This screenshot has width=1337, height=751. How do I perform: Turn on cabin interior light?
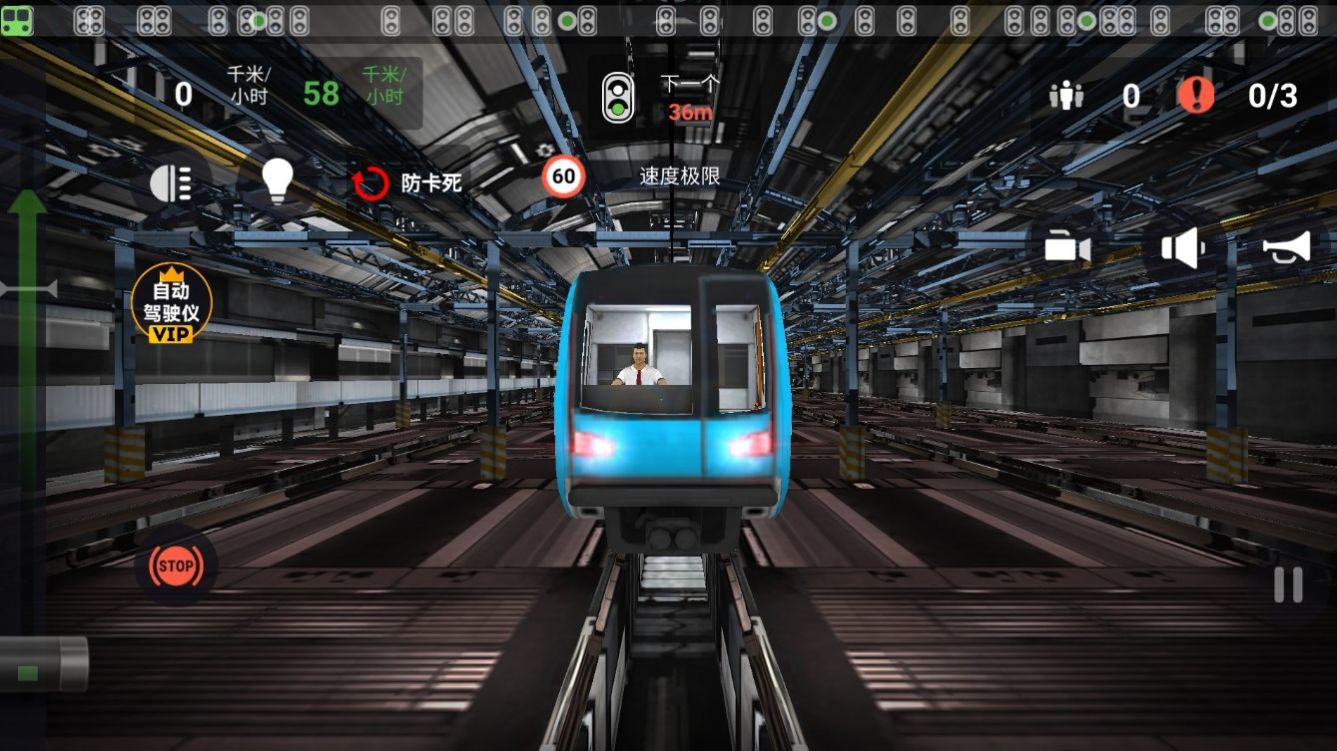coord(277,181)
